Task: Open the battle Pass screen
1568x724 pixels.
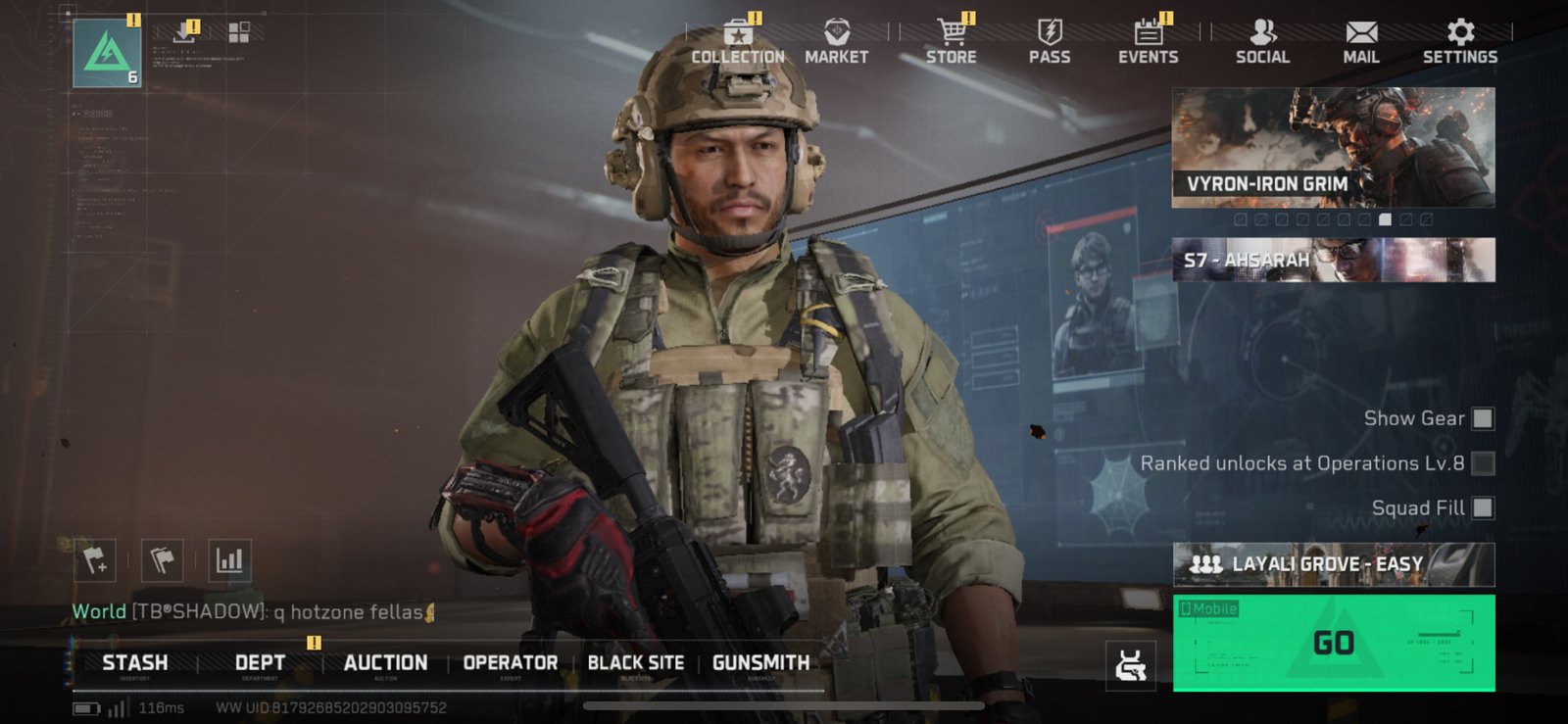Action: click(x=1049, y=43)
